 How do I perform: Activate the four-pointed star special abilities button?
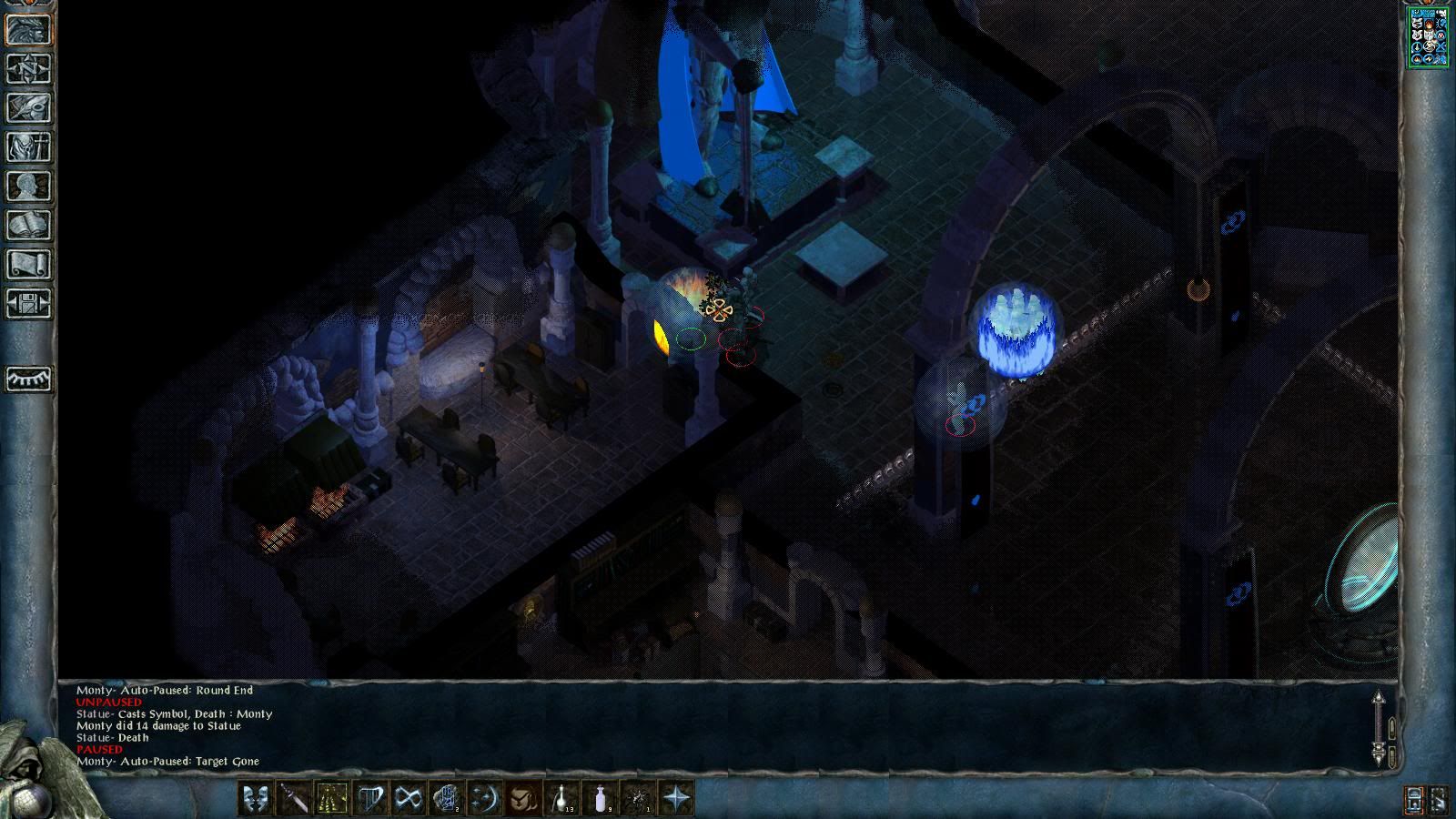[677, 799]
